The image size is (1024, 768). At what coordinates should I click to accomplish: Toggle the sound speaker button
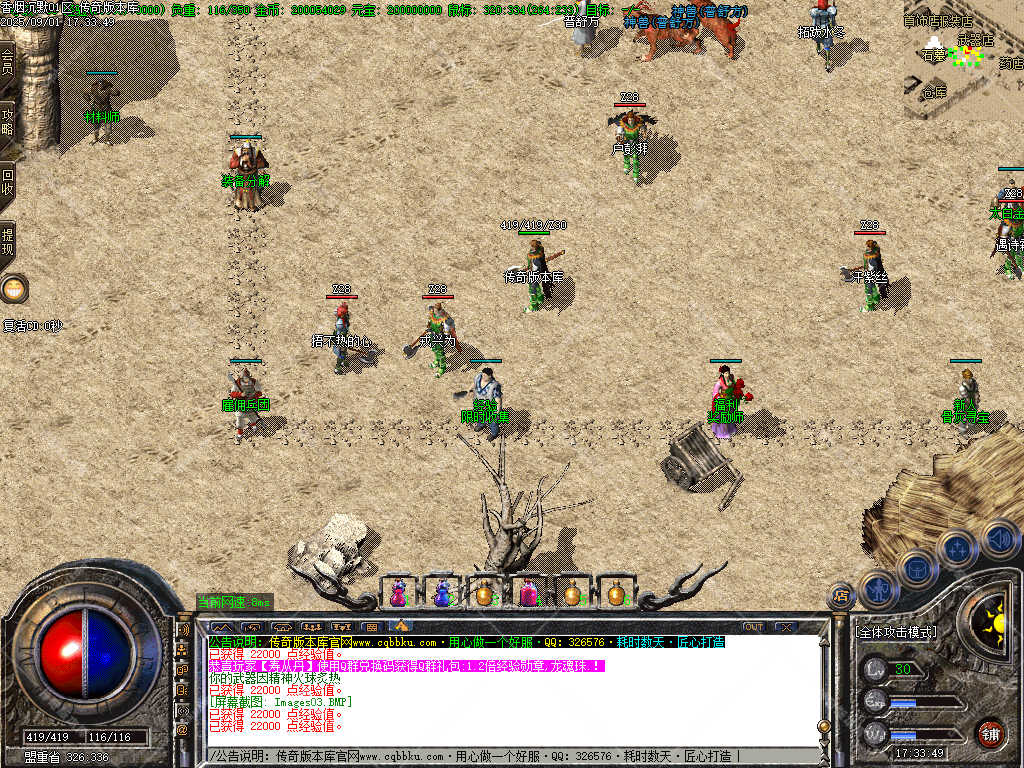click(x=998, y=539)
